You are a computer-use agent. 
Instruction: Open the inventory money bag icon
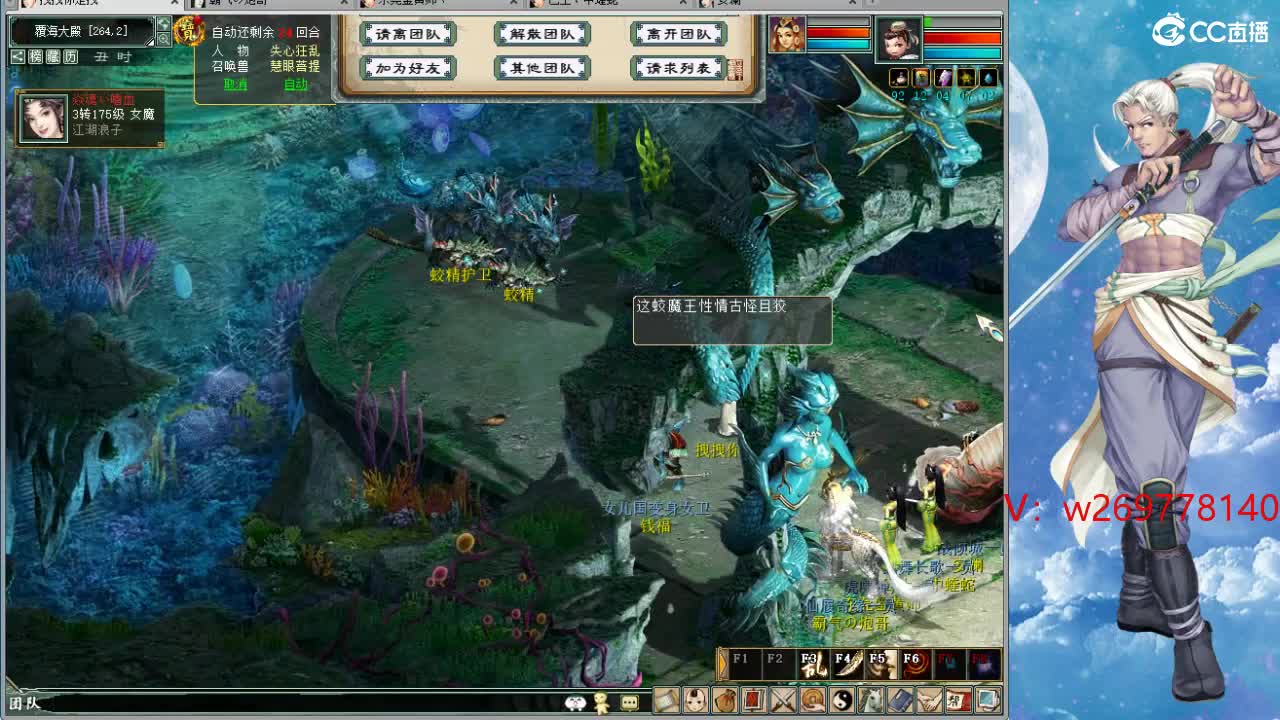724,701
